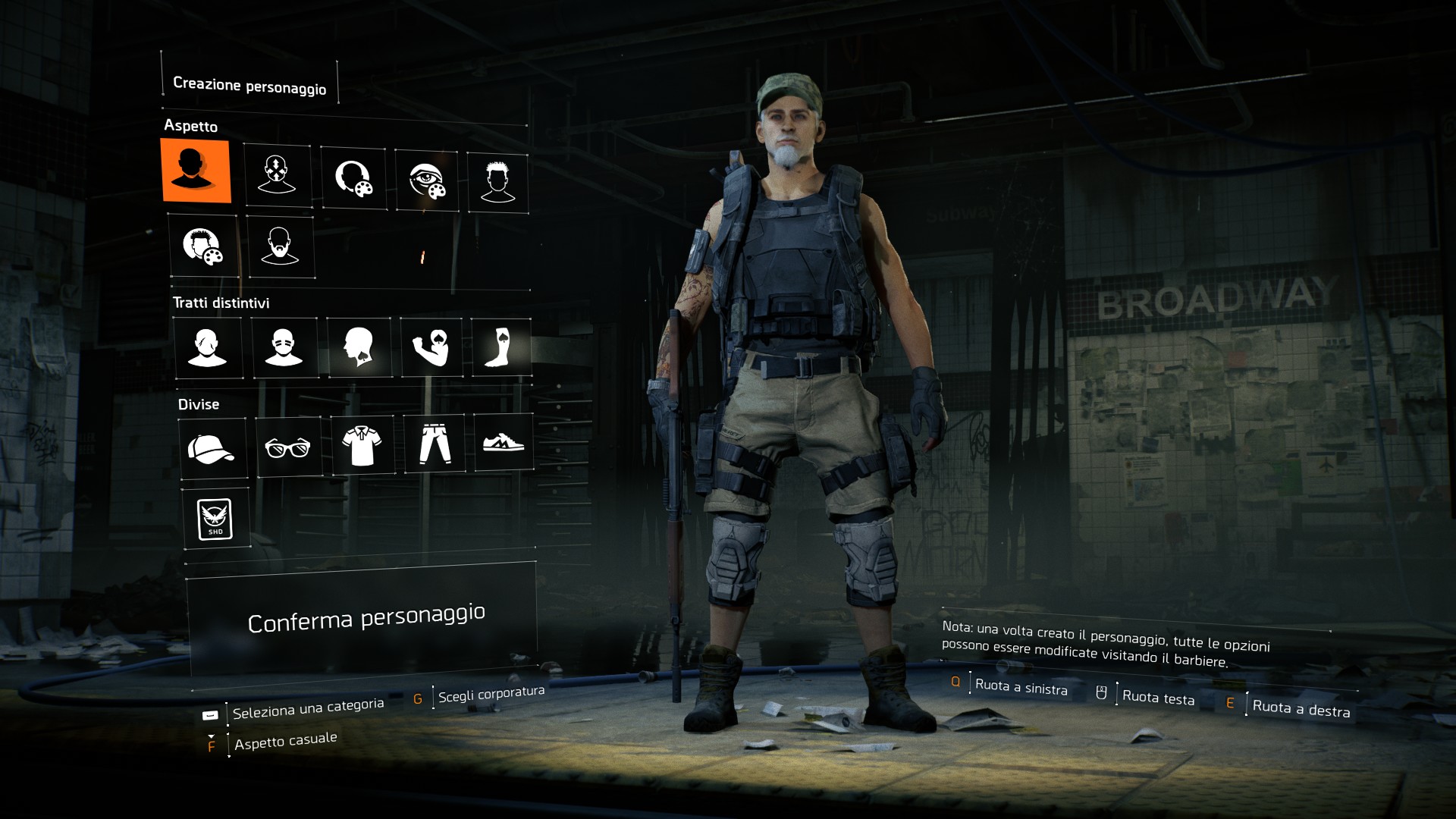
Task: Choose the beard facial hair category
Action: [x=280, y=246]
